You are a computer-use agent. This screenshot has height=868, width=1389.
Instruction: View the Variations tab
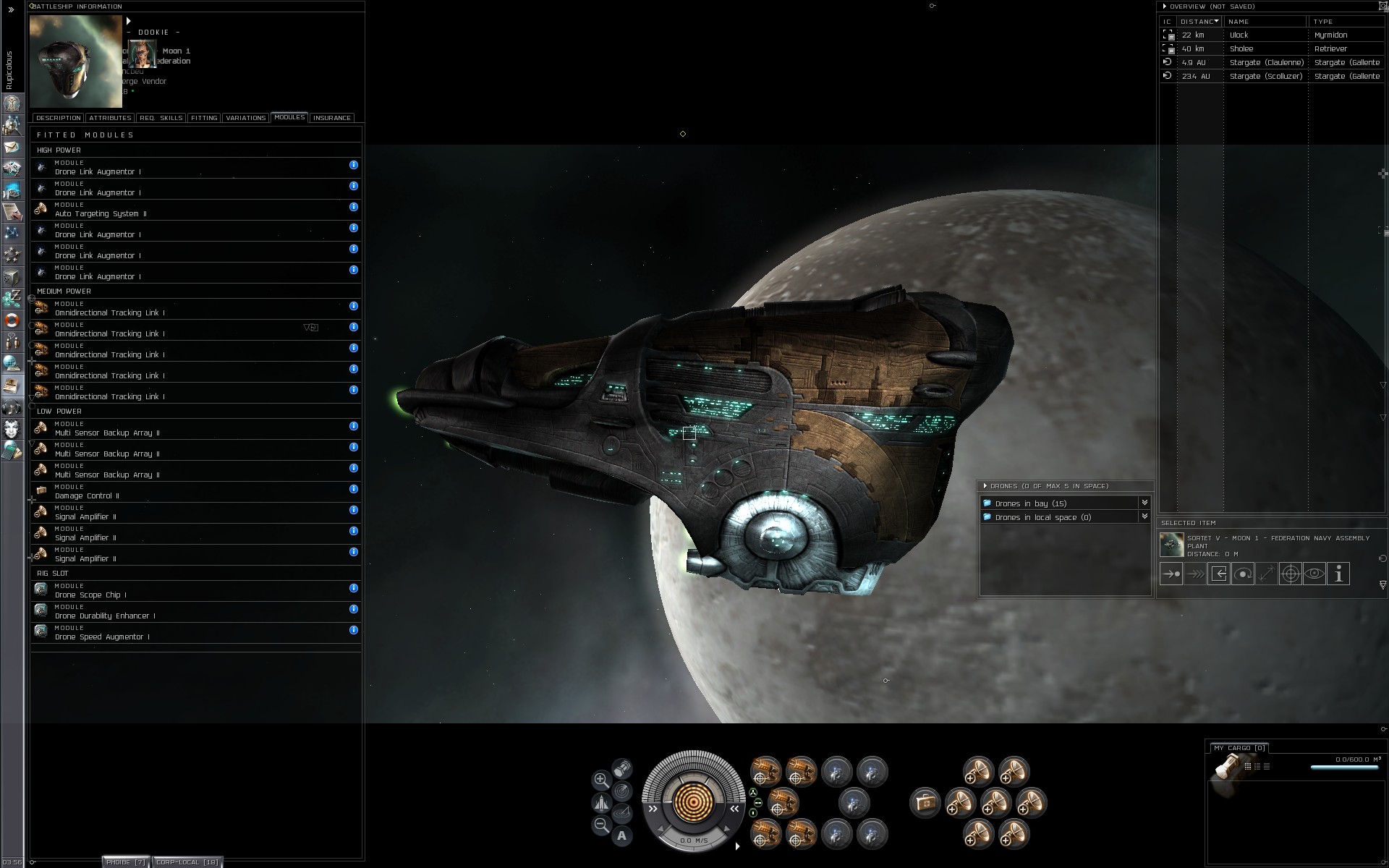click(245, 118)
